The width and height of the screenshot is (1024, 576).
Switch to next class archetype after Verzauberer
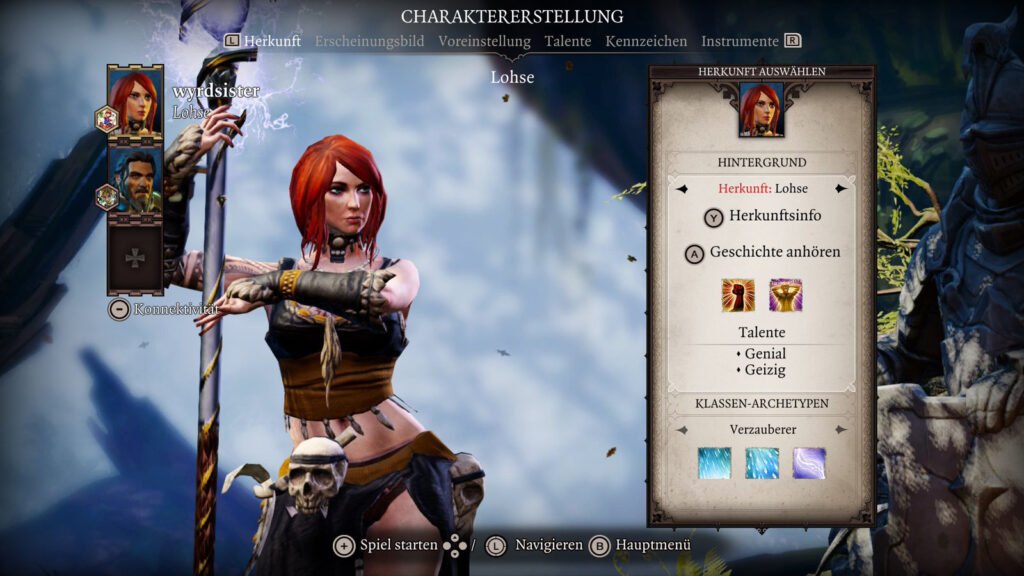[x=841, y=429]
